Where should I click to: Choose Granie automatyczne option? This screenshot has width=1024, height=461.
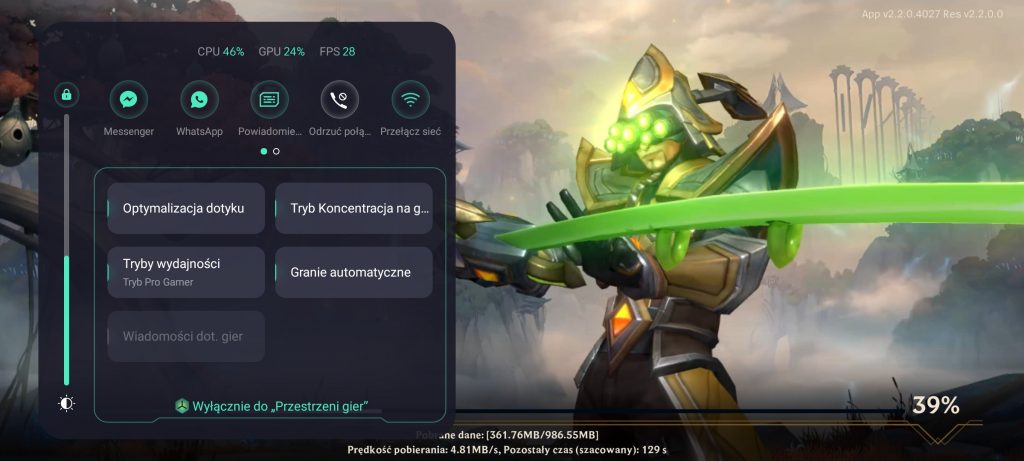coord(354,272)
